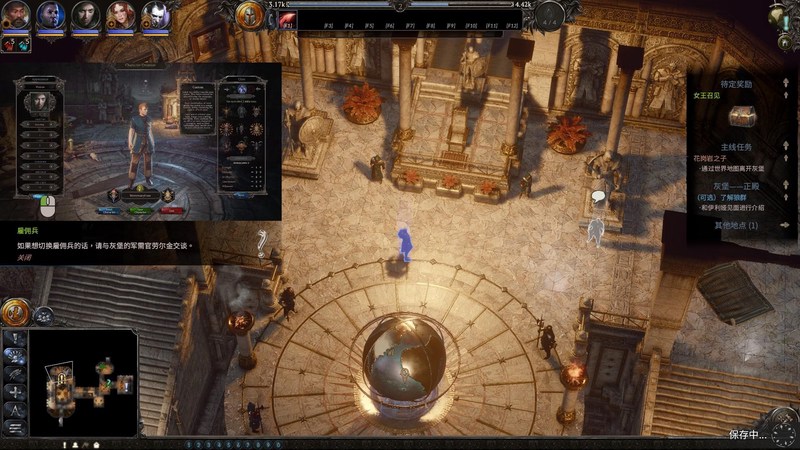Expand the 其他地点 section

[x=785, y=225]
